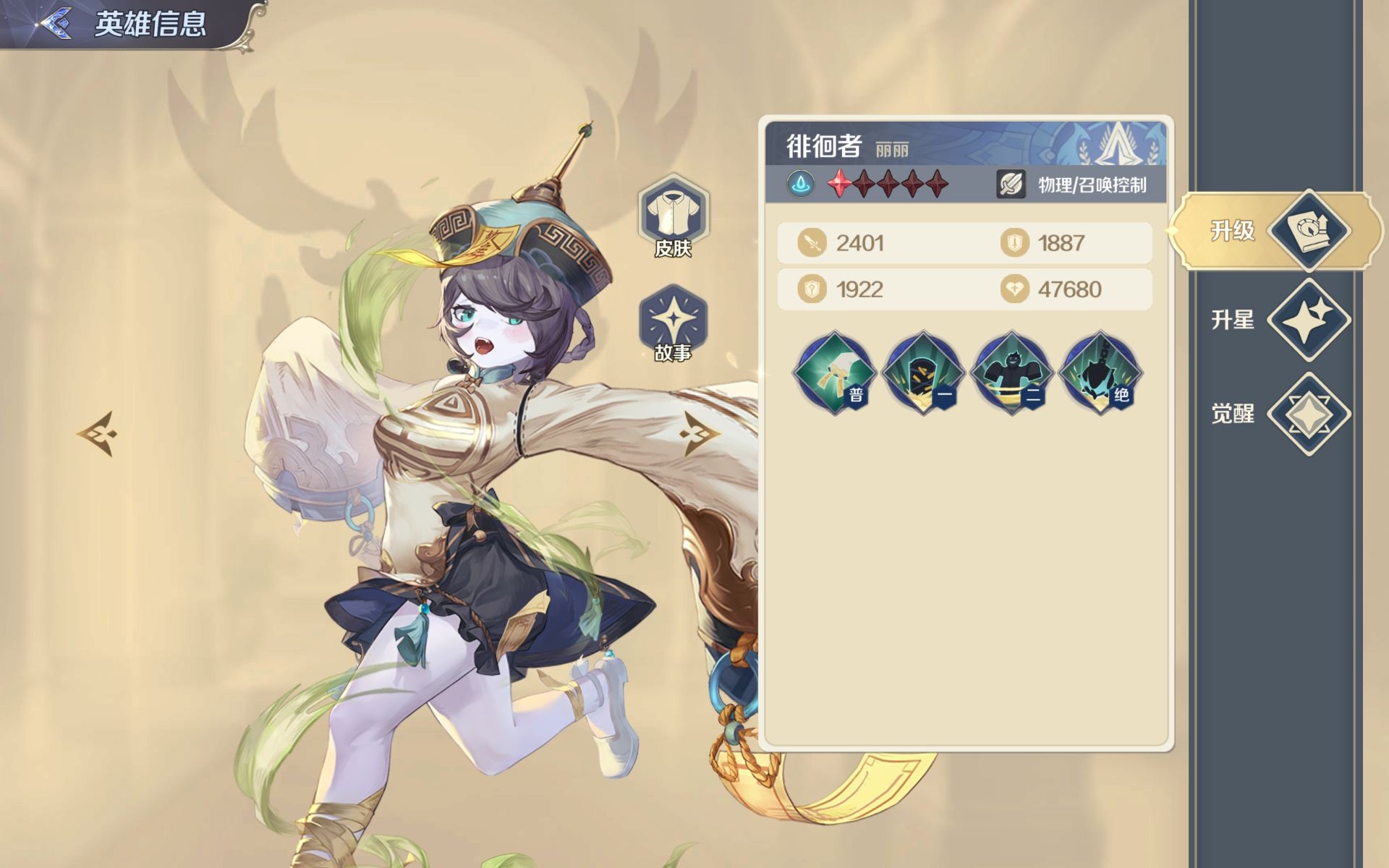
Task: Switch to the 升星 tab
Action: (x=1277, y=320)
